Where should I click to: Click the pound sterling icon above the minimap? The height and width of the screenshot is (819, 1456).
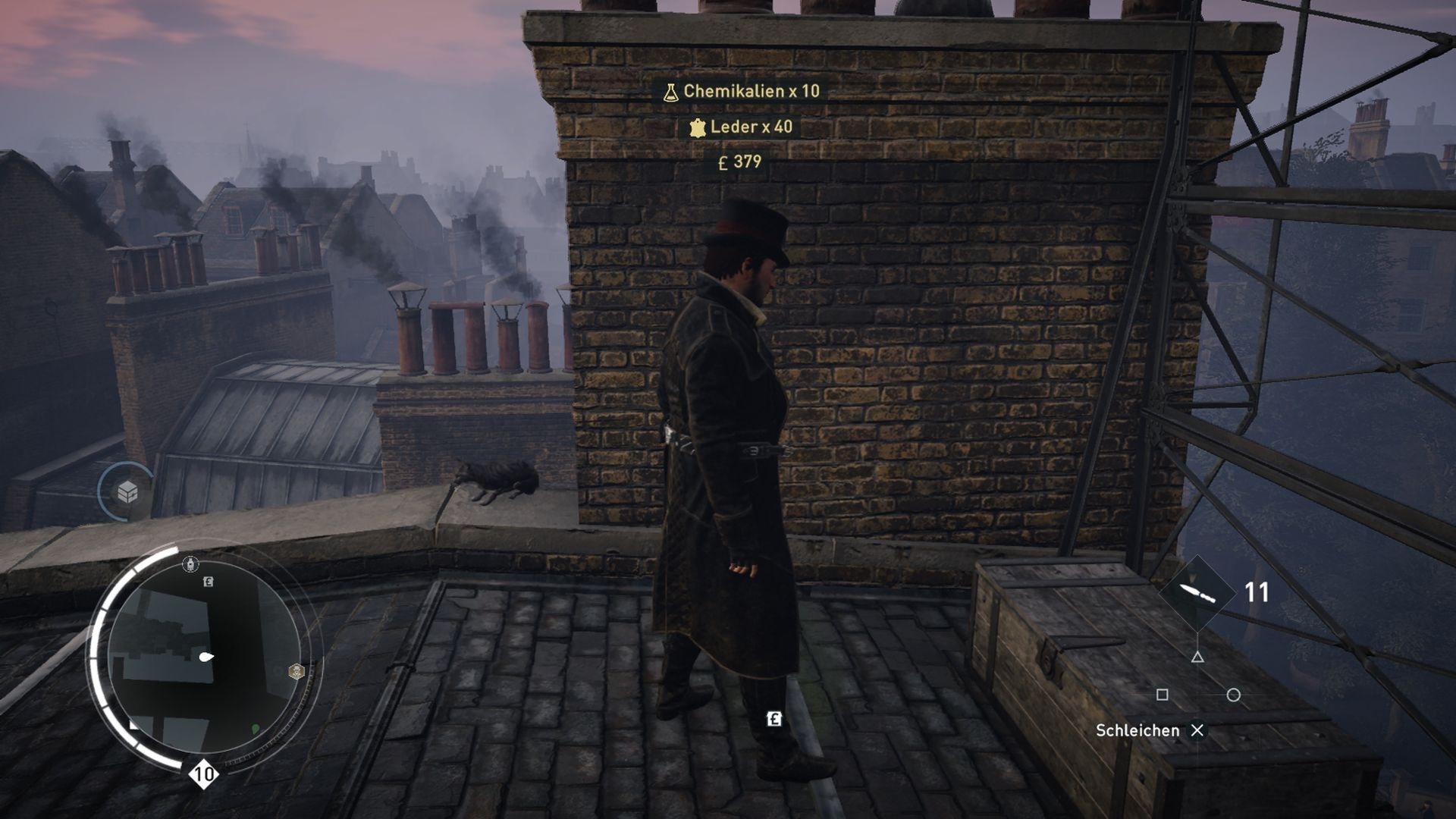207,581
